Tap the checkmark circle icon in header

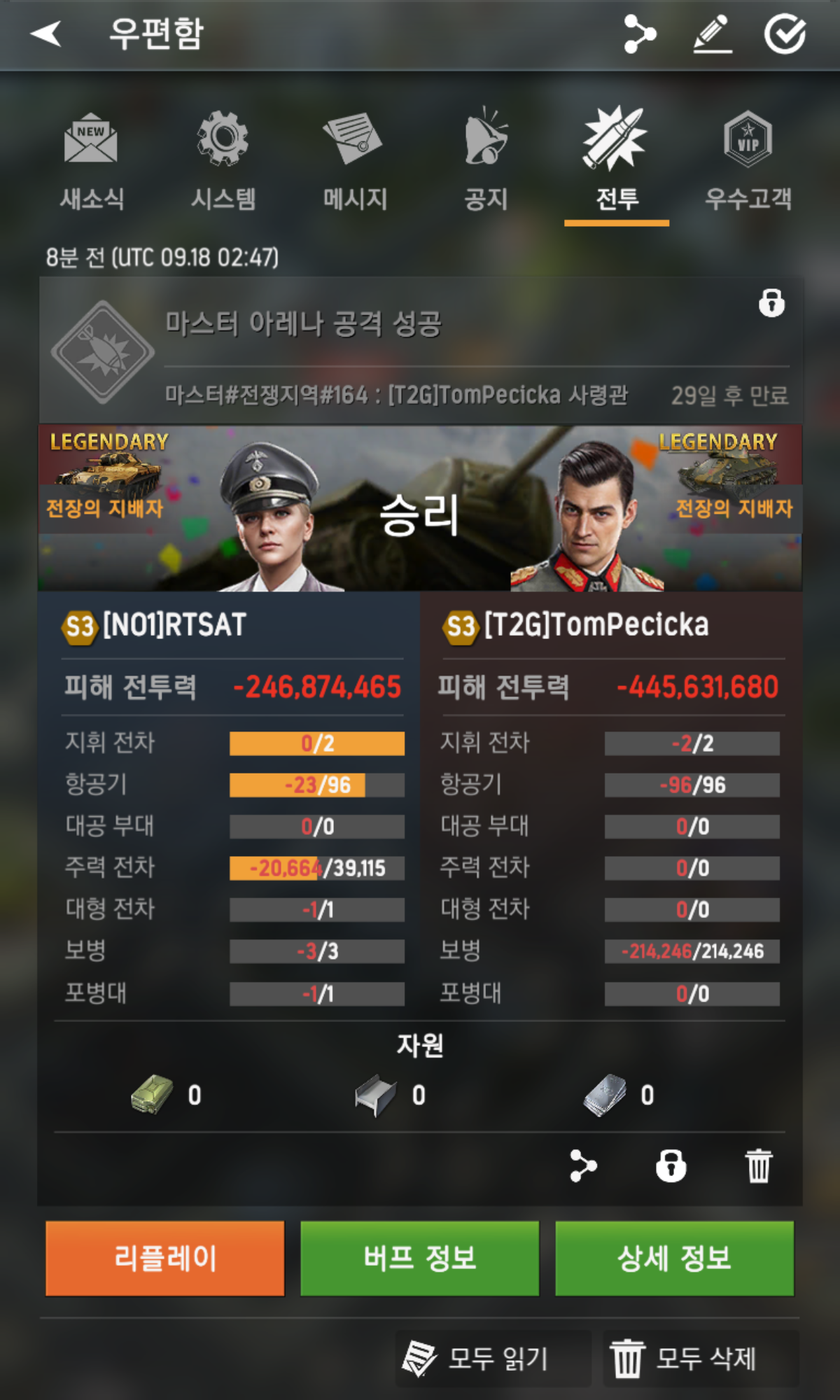click(785, 34)
